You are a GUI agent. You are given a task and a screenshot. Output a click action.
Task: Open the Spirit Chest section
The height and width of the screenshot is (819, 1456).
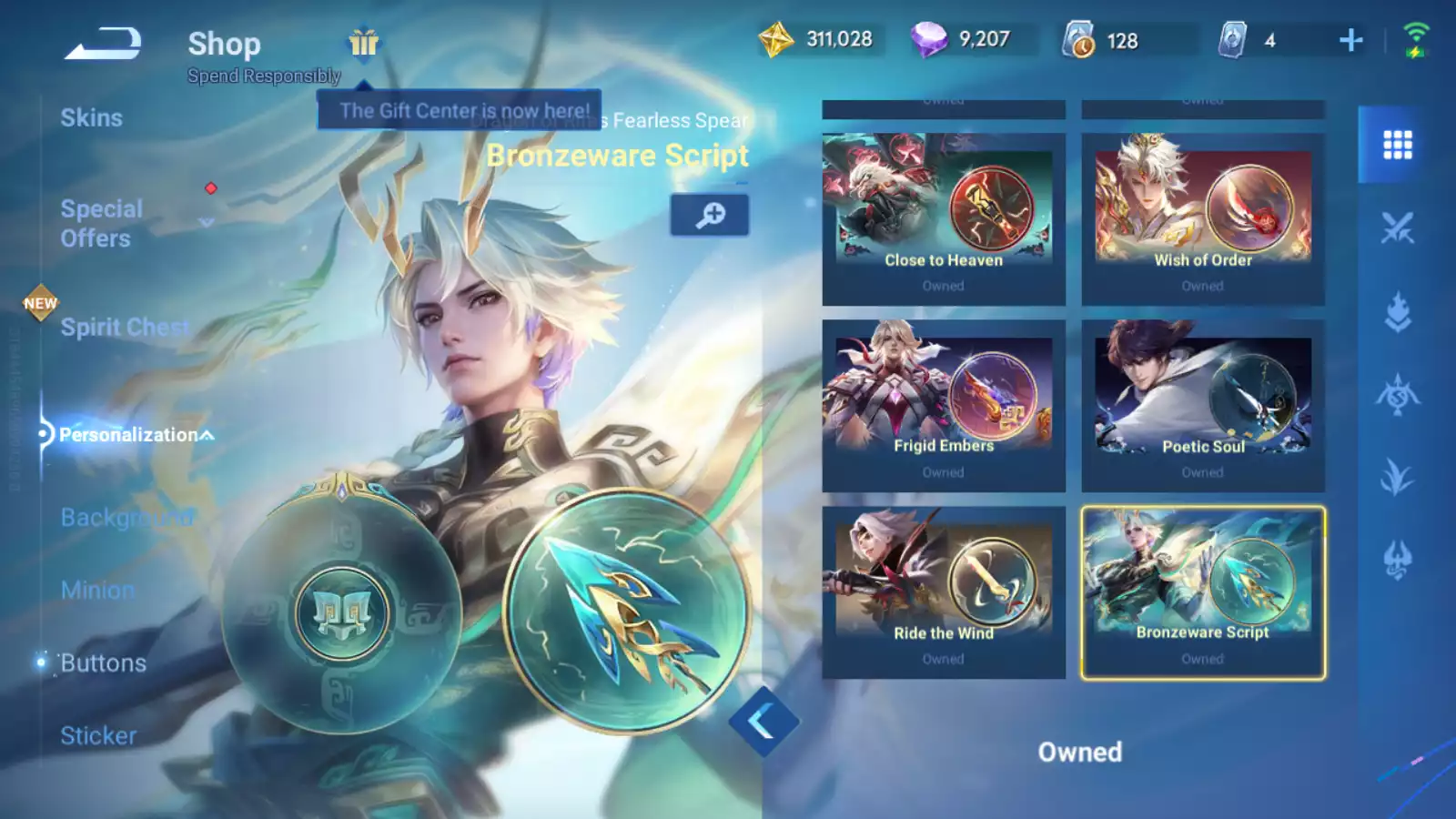[x=125, y=328]
